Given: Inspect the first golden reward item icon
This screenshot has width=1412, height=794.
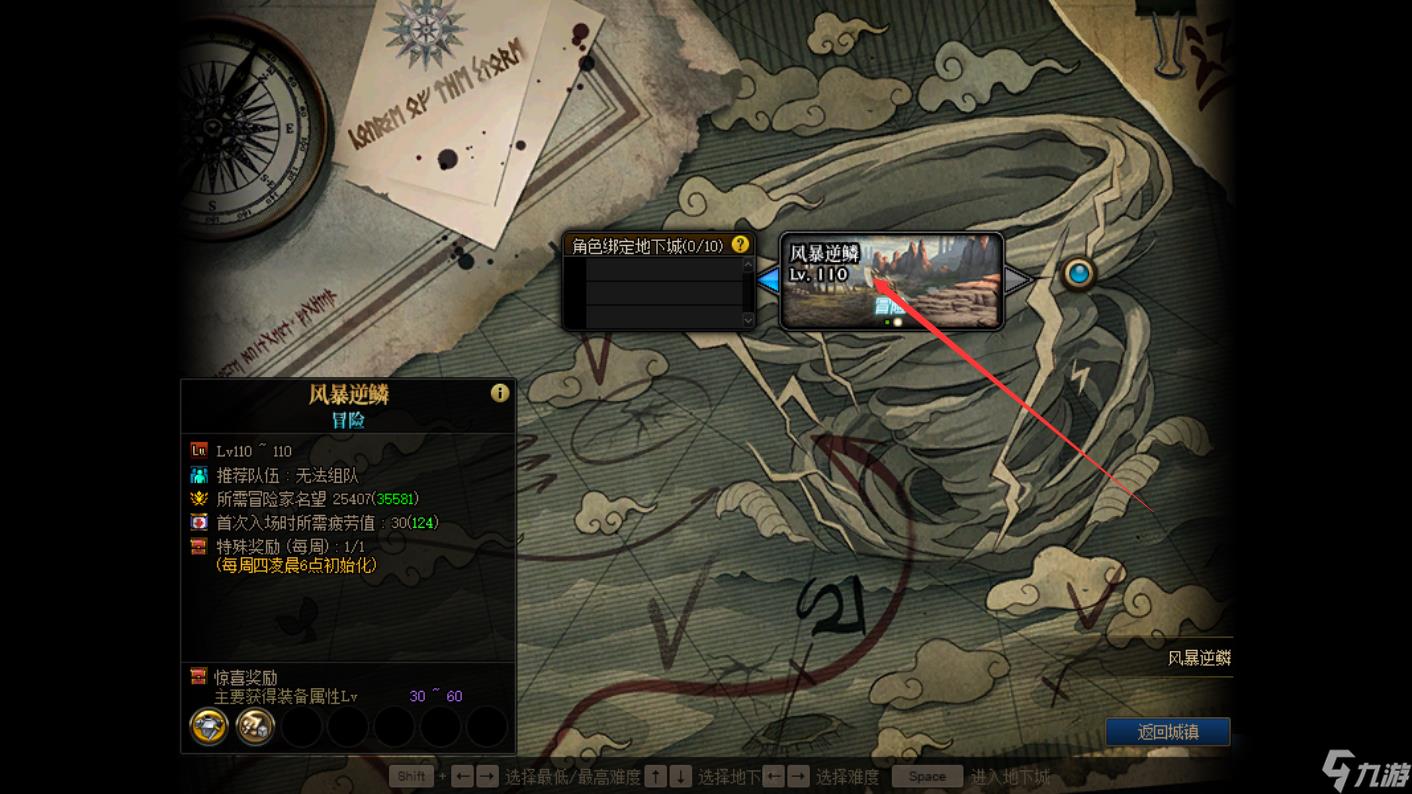Looking at the screenshot, I should pyautogui.click(x=209, y=727).
